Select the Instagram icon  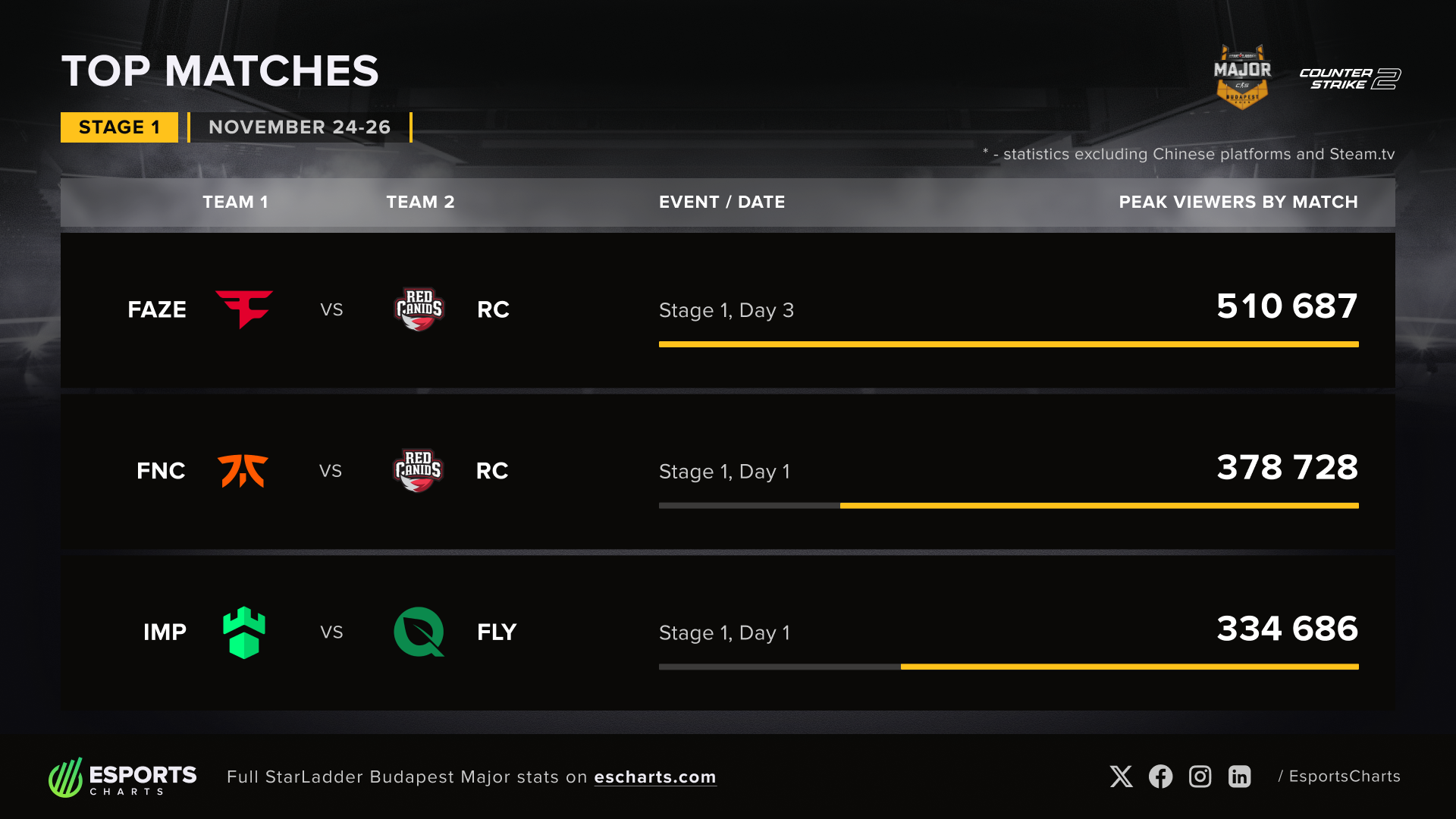1200,777
